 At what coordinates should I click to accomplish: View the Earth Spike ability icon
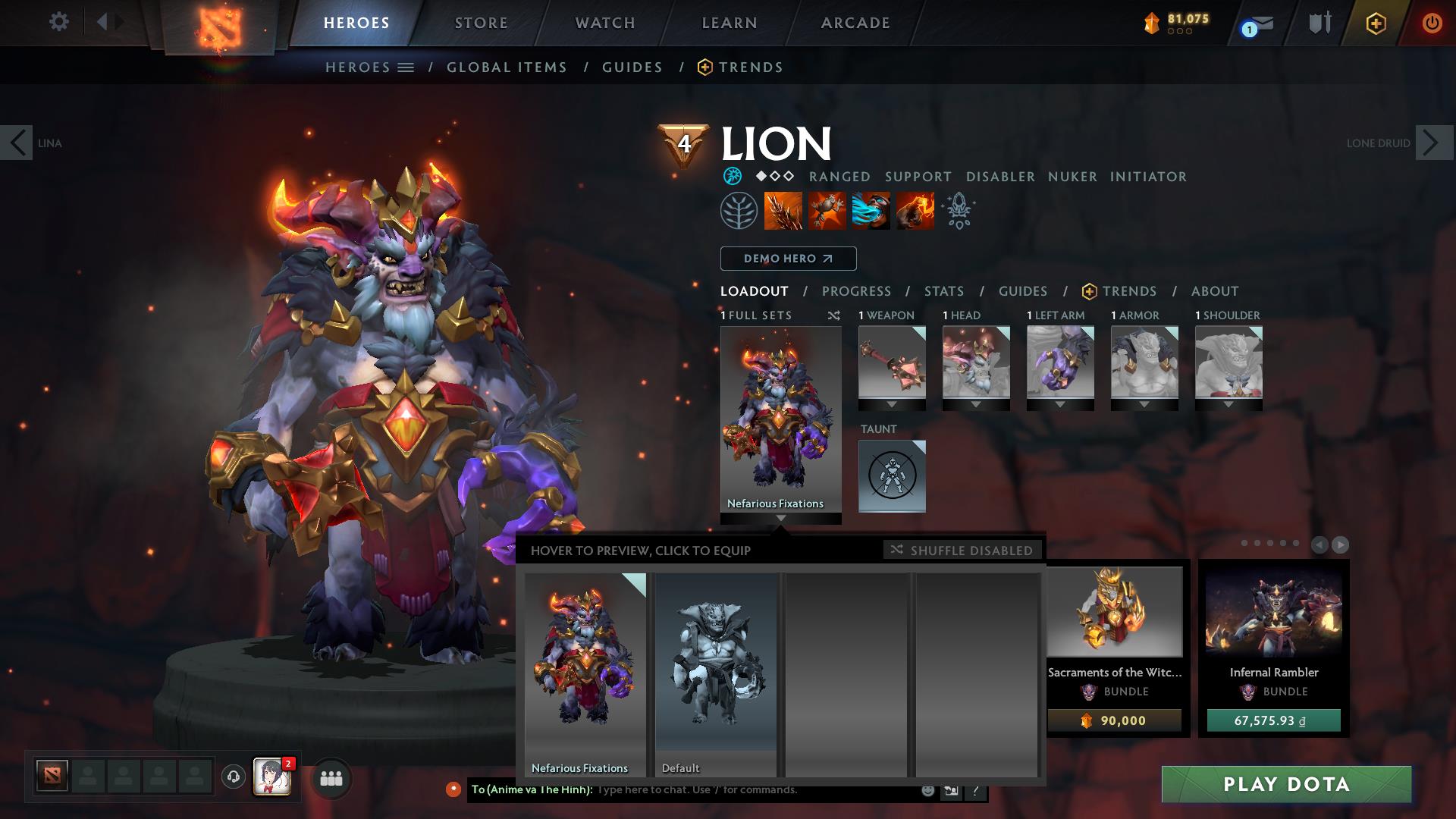pos(784,212)
